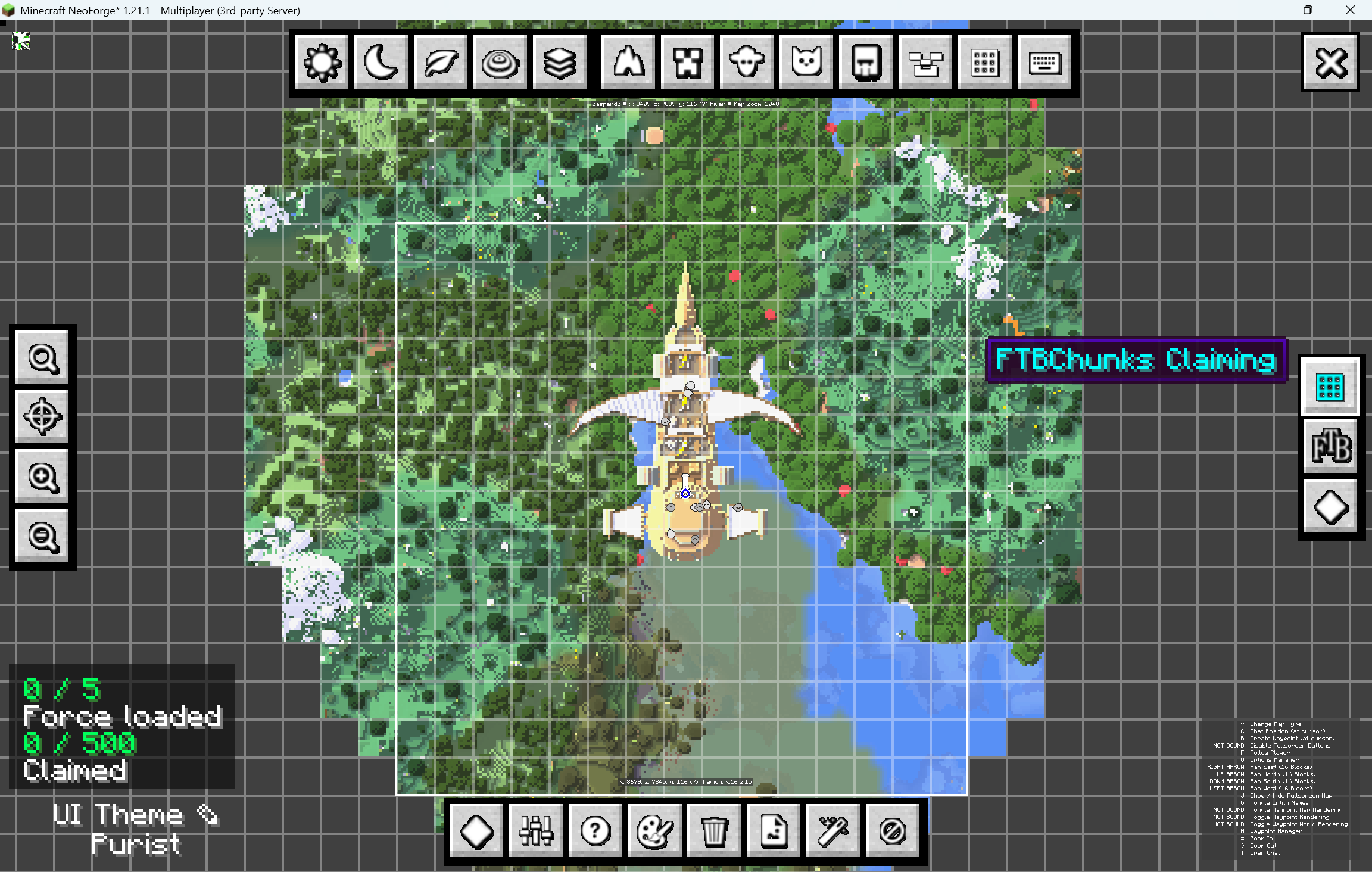Click the trash can delete map button
The width and height of the screenshot is (1372, 872).
714,830
